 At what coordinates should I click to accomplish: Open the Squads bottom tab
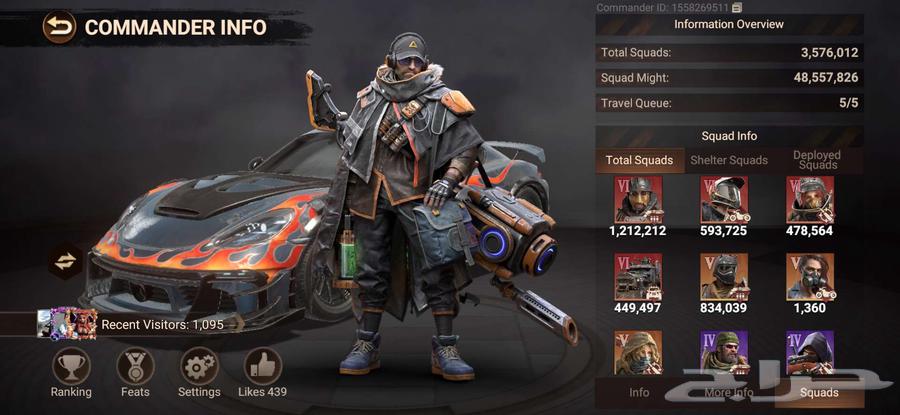[818, 393]
